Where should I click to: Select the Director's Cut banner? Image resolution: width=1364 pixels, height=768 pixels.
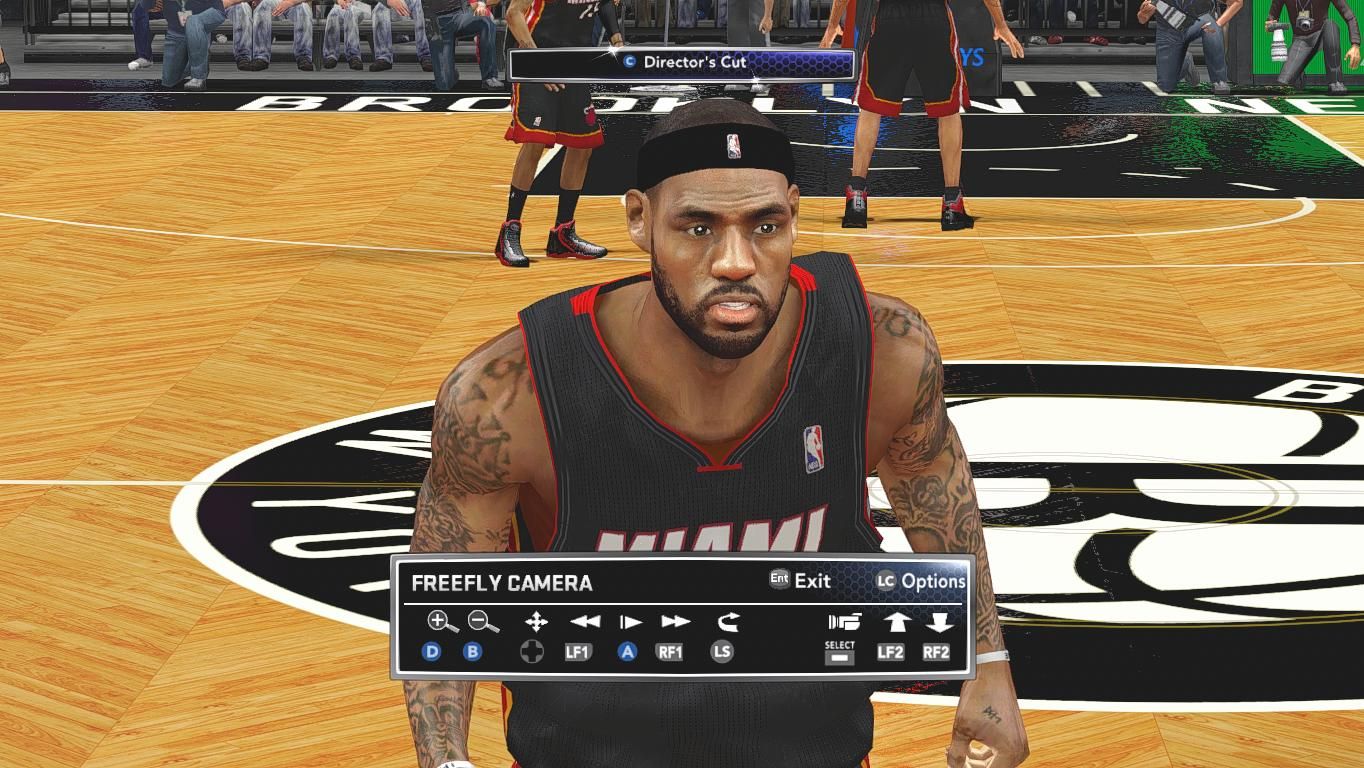click(682, 63)
